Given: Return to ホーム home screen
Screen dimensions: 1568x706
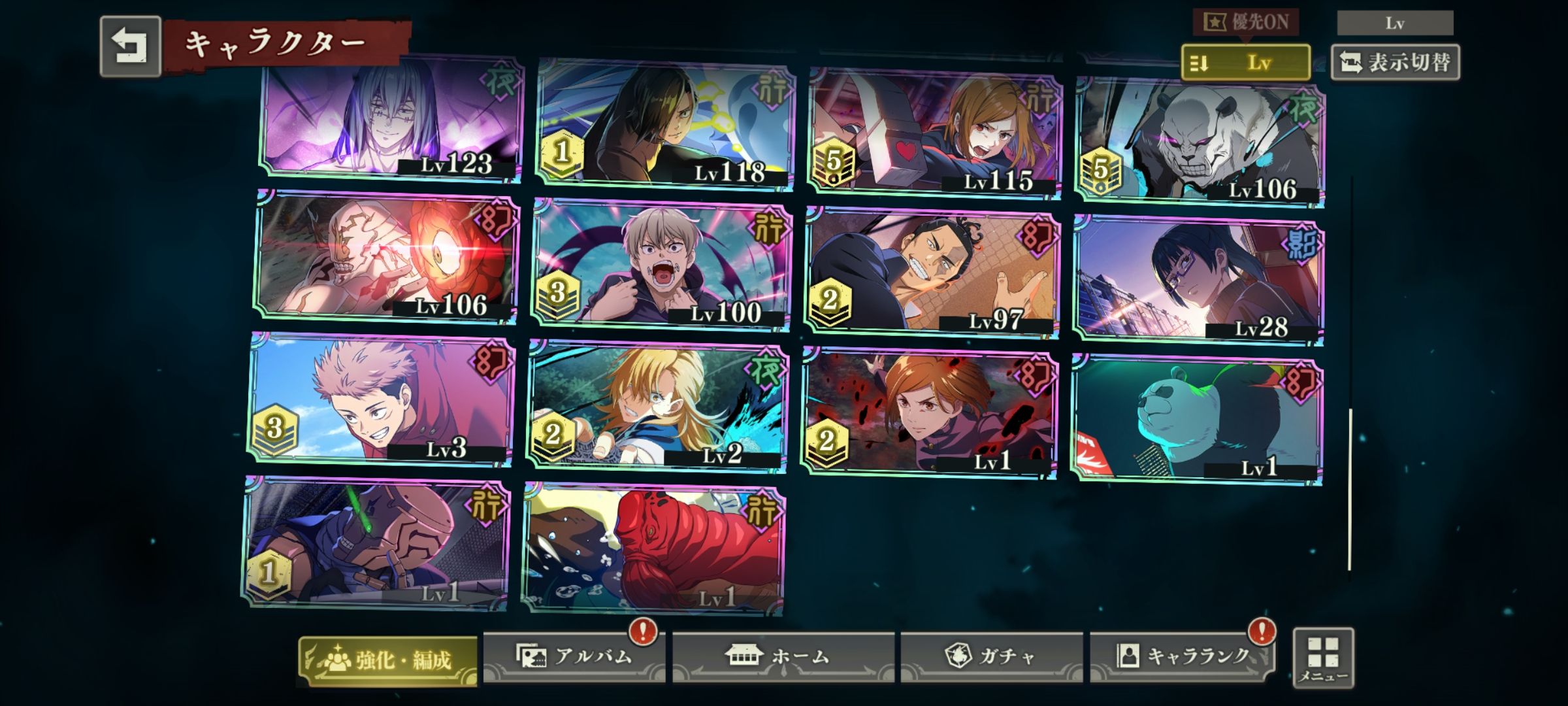Looking at the screenshot, I should (x=783, y=656).
